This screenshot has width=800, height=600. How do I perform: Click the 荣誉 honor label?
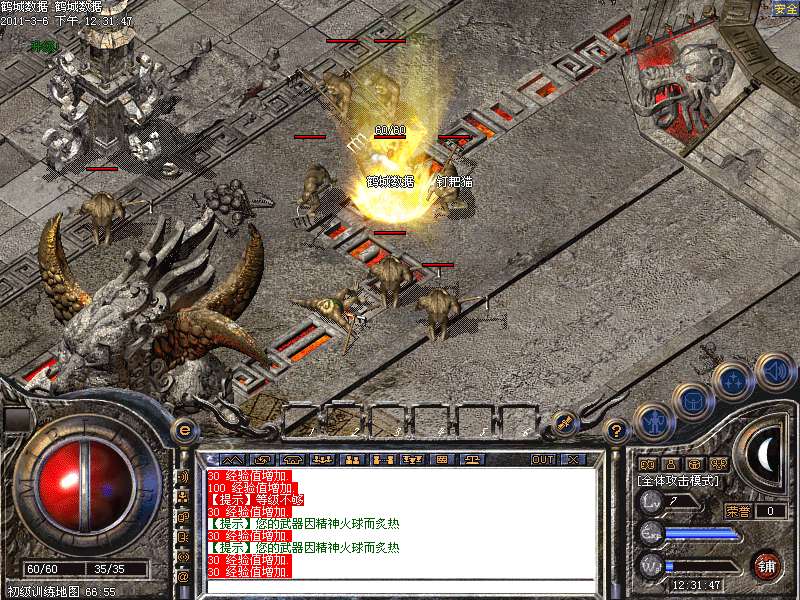point(738,511)
